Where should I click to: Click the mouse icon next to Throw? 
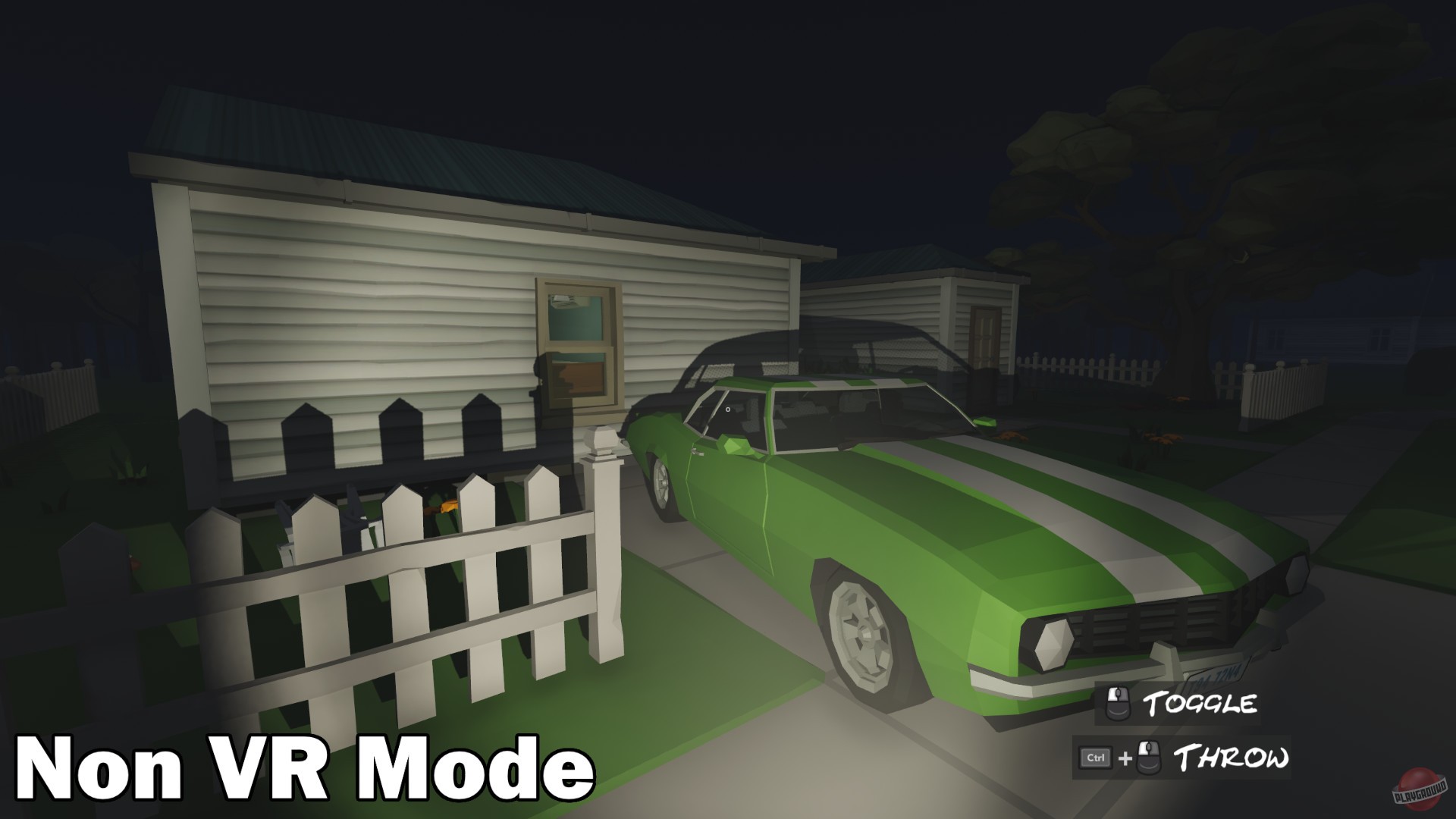coord(1148,757)
